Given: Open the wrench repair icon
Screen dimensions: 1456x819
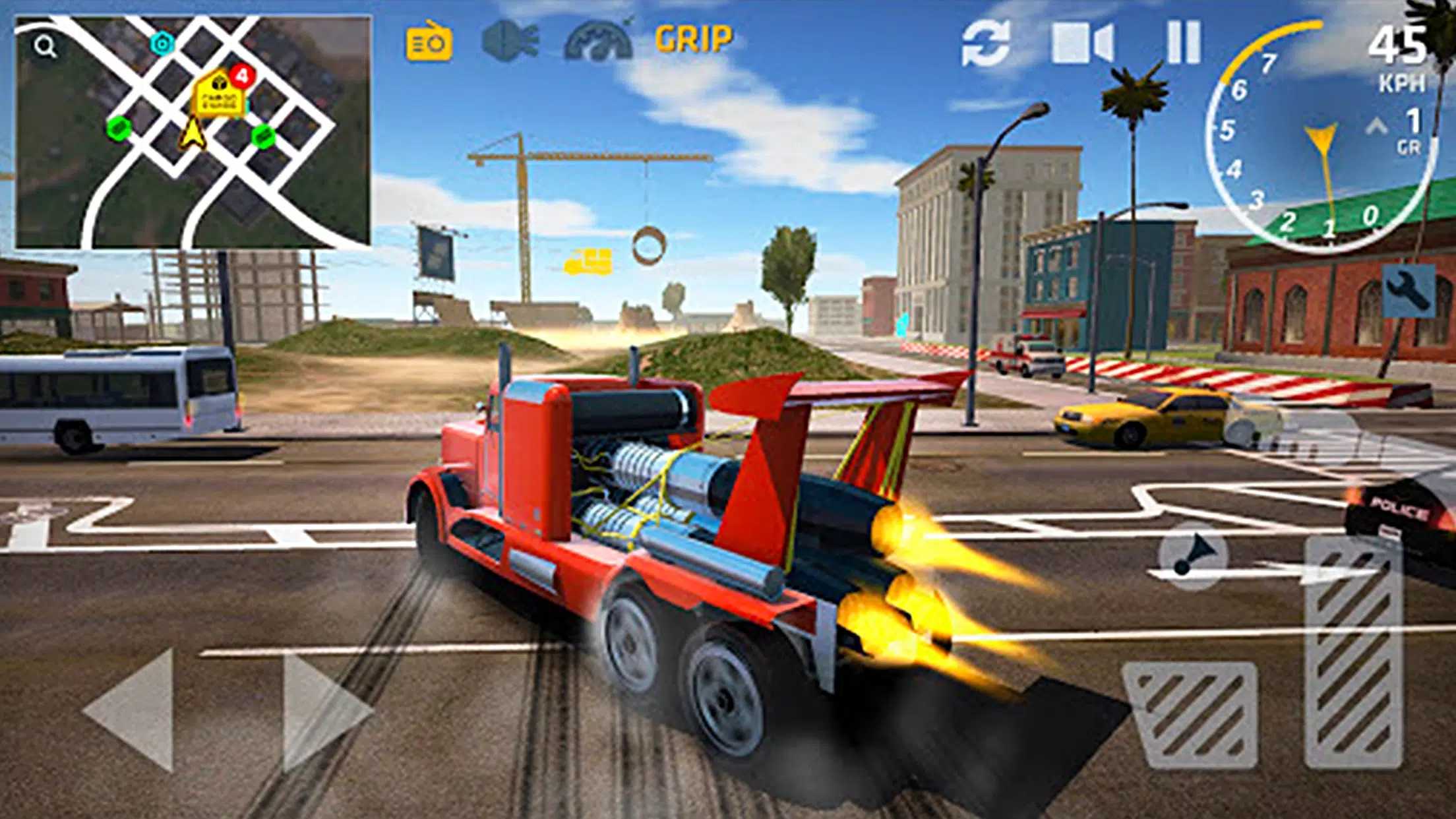Looking at the screenshot, I should (1409, 290).
